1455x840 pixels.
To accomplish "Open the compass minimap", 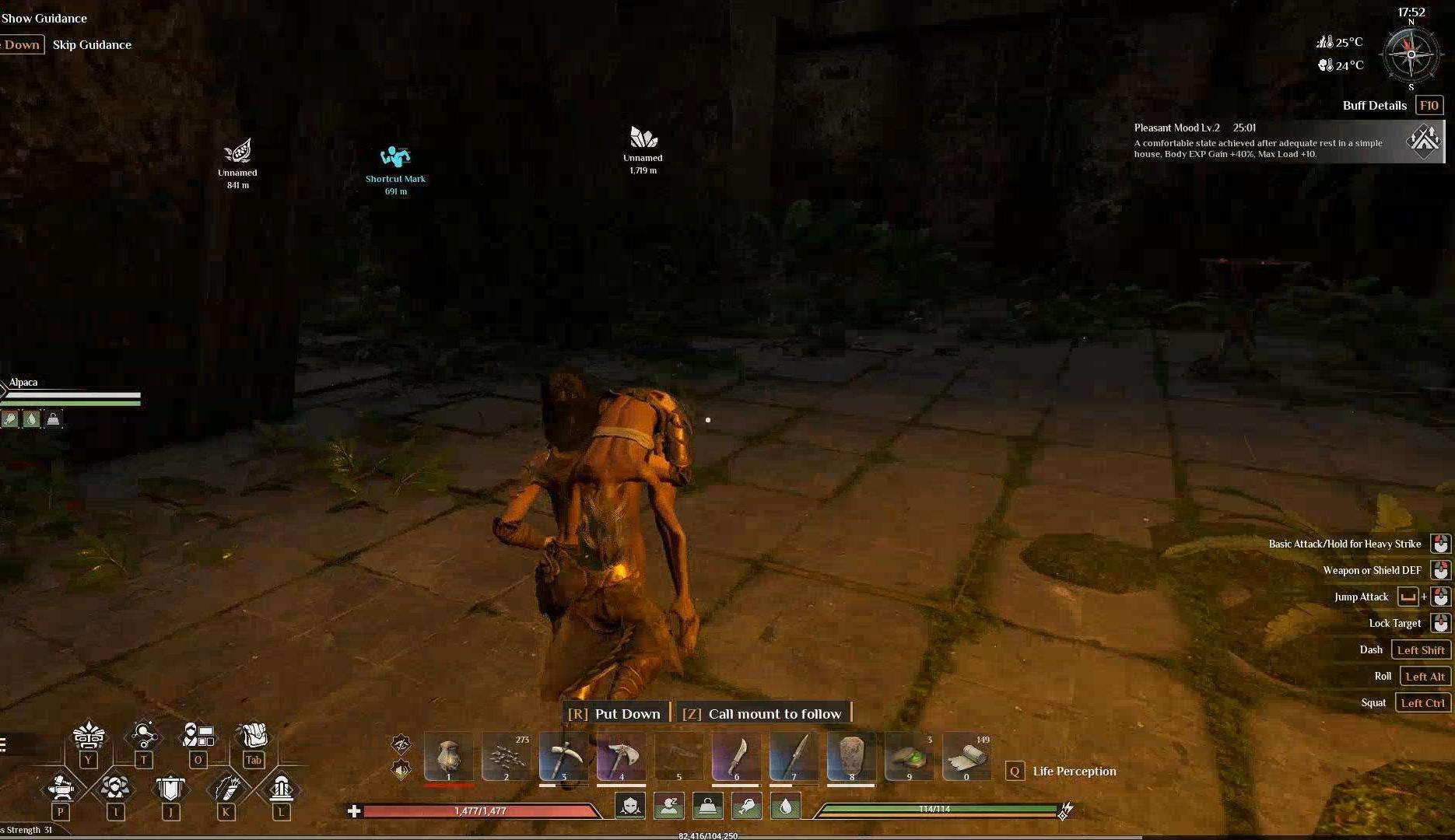I will pos(1411,54).
